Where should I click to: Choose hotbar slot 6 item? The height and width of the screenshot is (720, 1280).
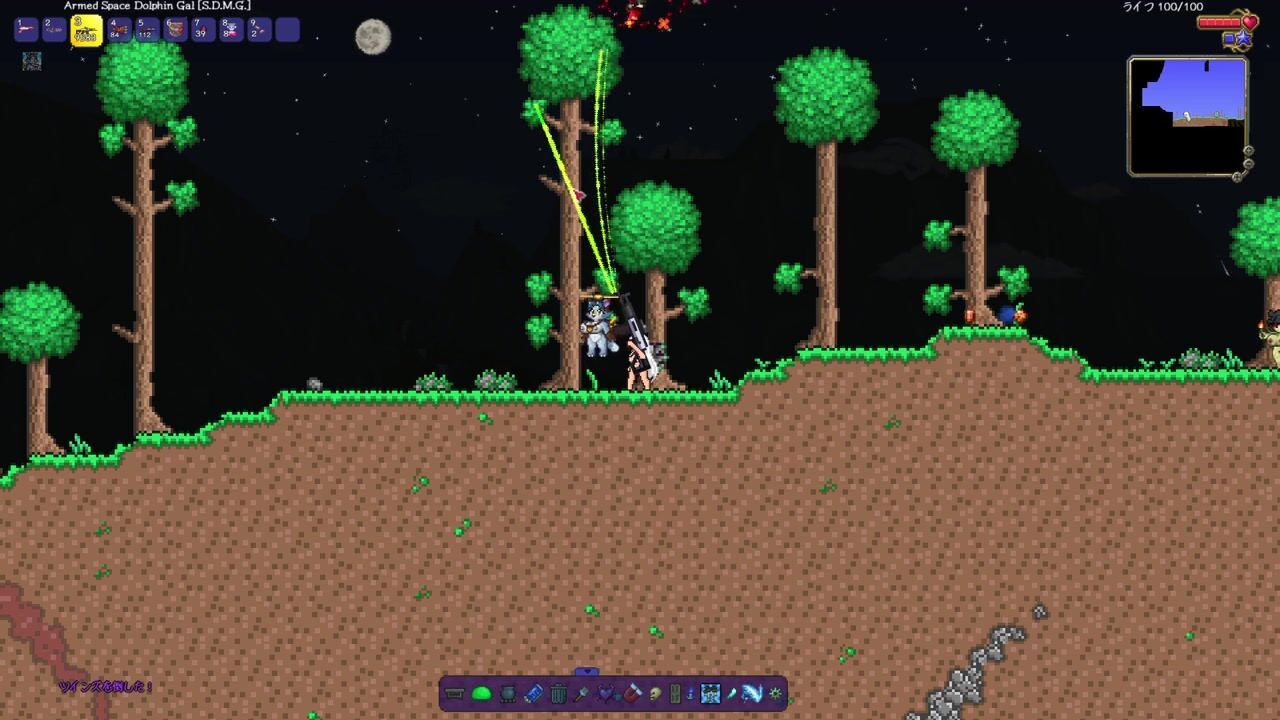coord(175,30)
